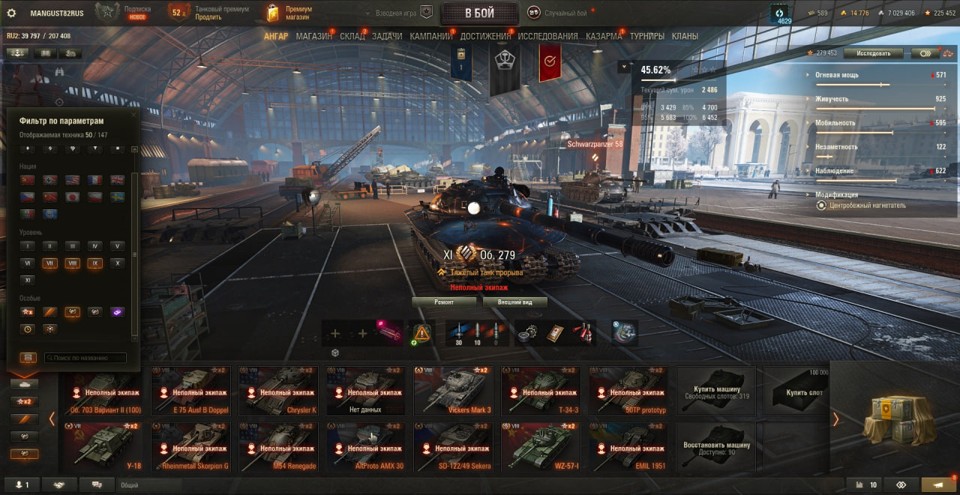Image resolution: width=960 pixels, height=495 pixels.
Task: Open the ЗАДАЧИ tab
Action: point(387,36)
